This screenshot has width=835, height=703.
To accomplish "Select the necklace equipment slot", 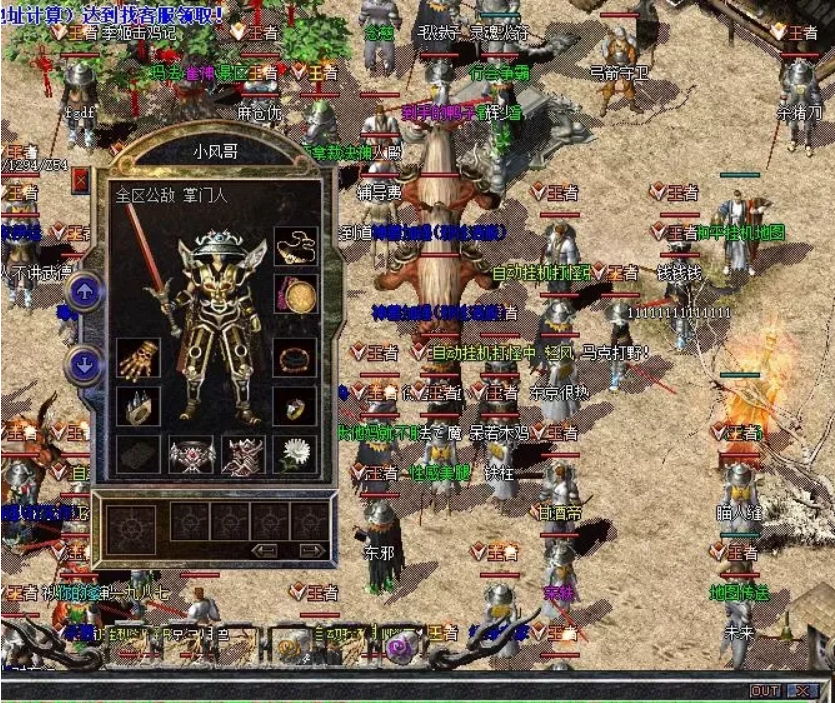I will [295, 245].
